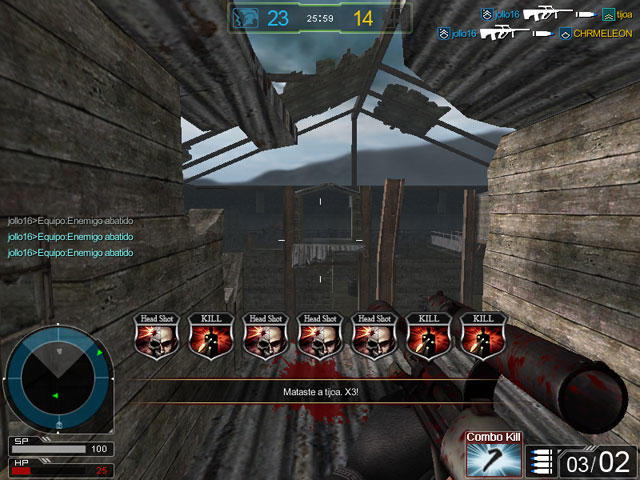Click the circular radar minimap
The image size is (640, 480).
58,376
